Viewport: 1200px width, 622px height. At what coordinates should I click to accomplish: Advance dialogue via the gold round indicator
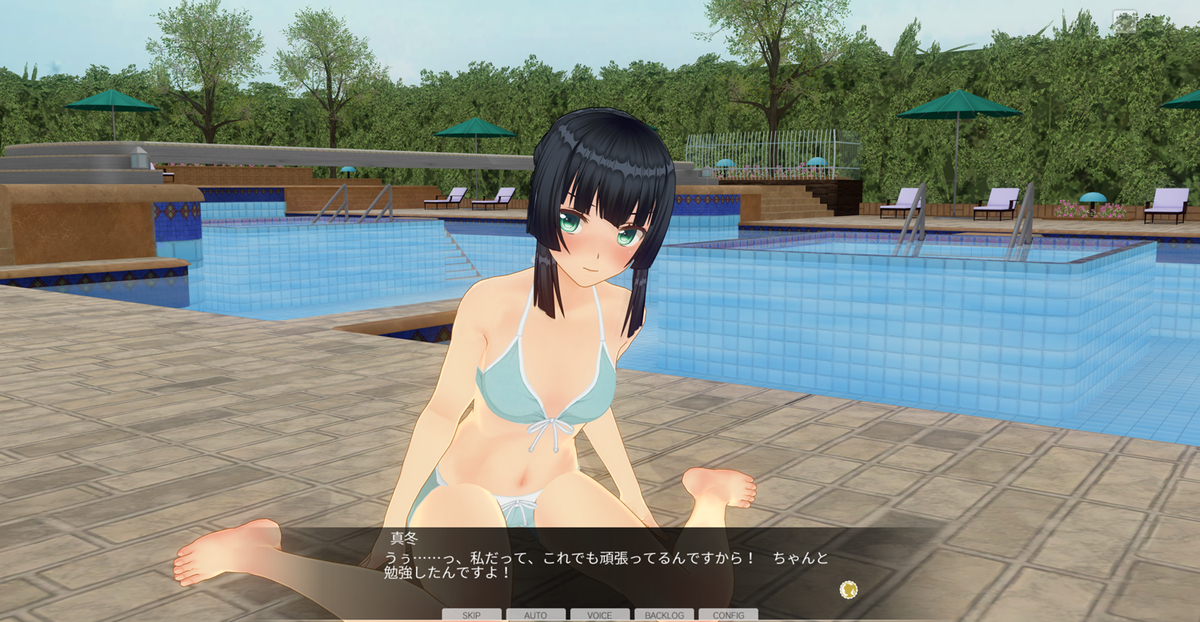(849, 589)
